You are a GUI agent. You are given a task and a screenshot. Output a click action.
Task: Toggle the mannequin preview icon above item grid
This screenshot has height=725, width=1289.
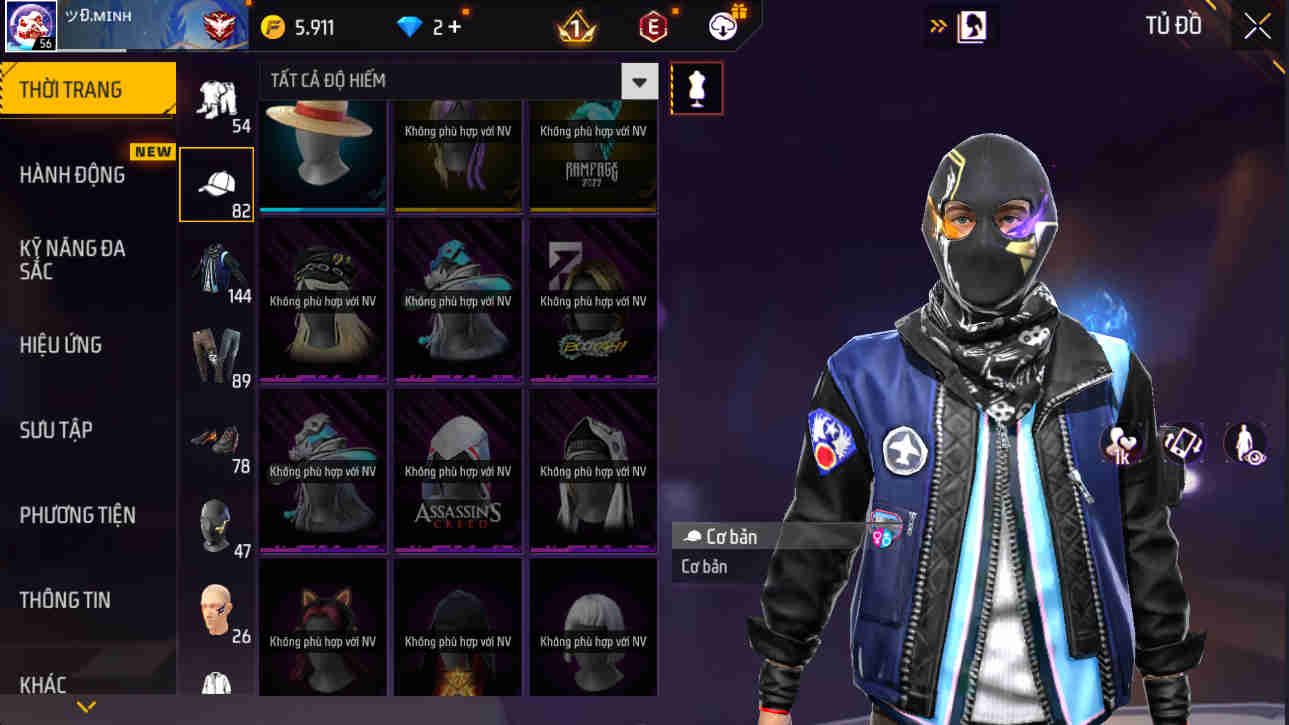tap(696, 88)
